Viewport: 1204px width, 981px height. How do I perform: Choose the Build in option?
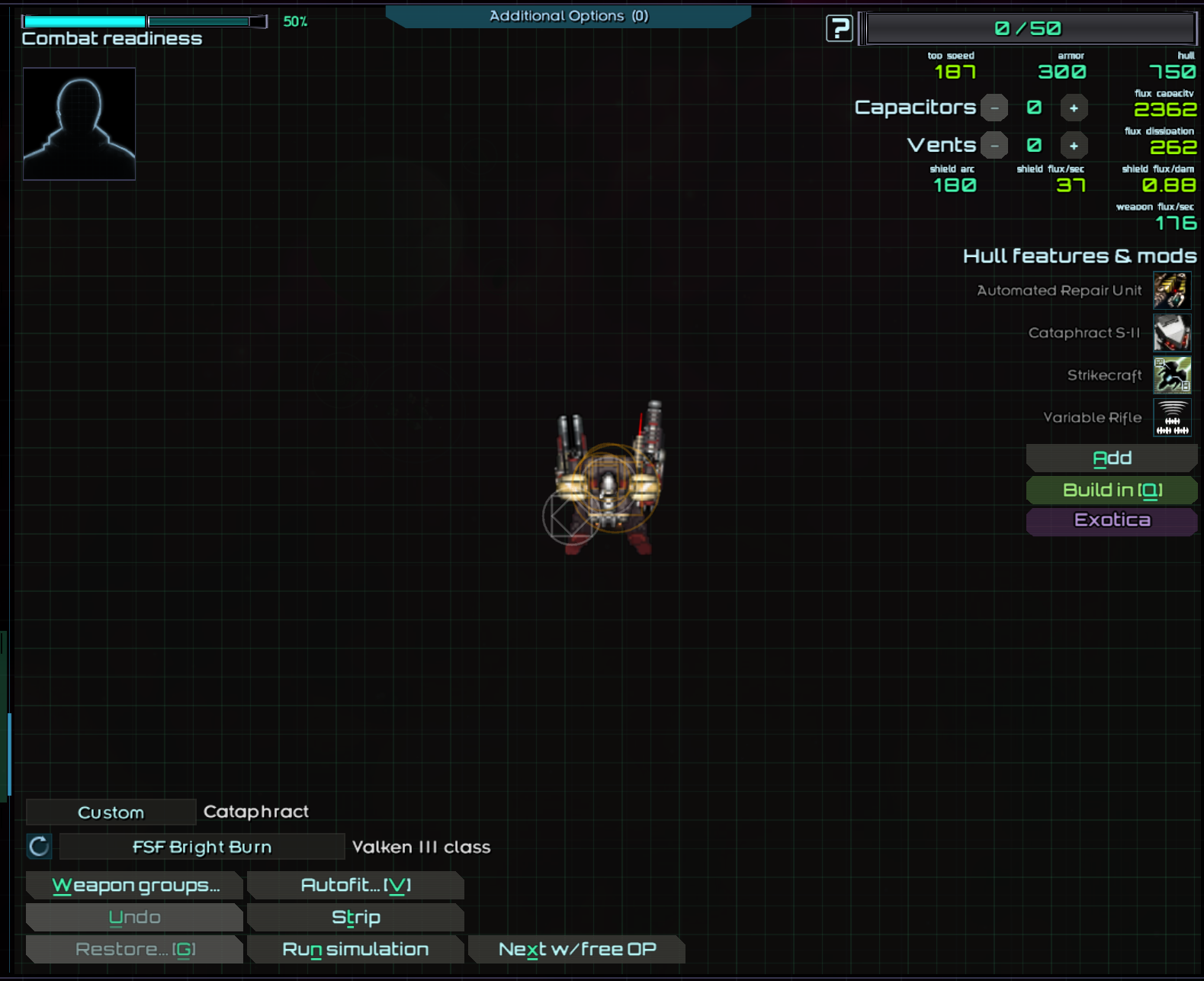tap(1112, 490)
